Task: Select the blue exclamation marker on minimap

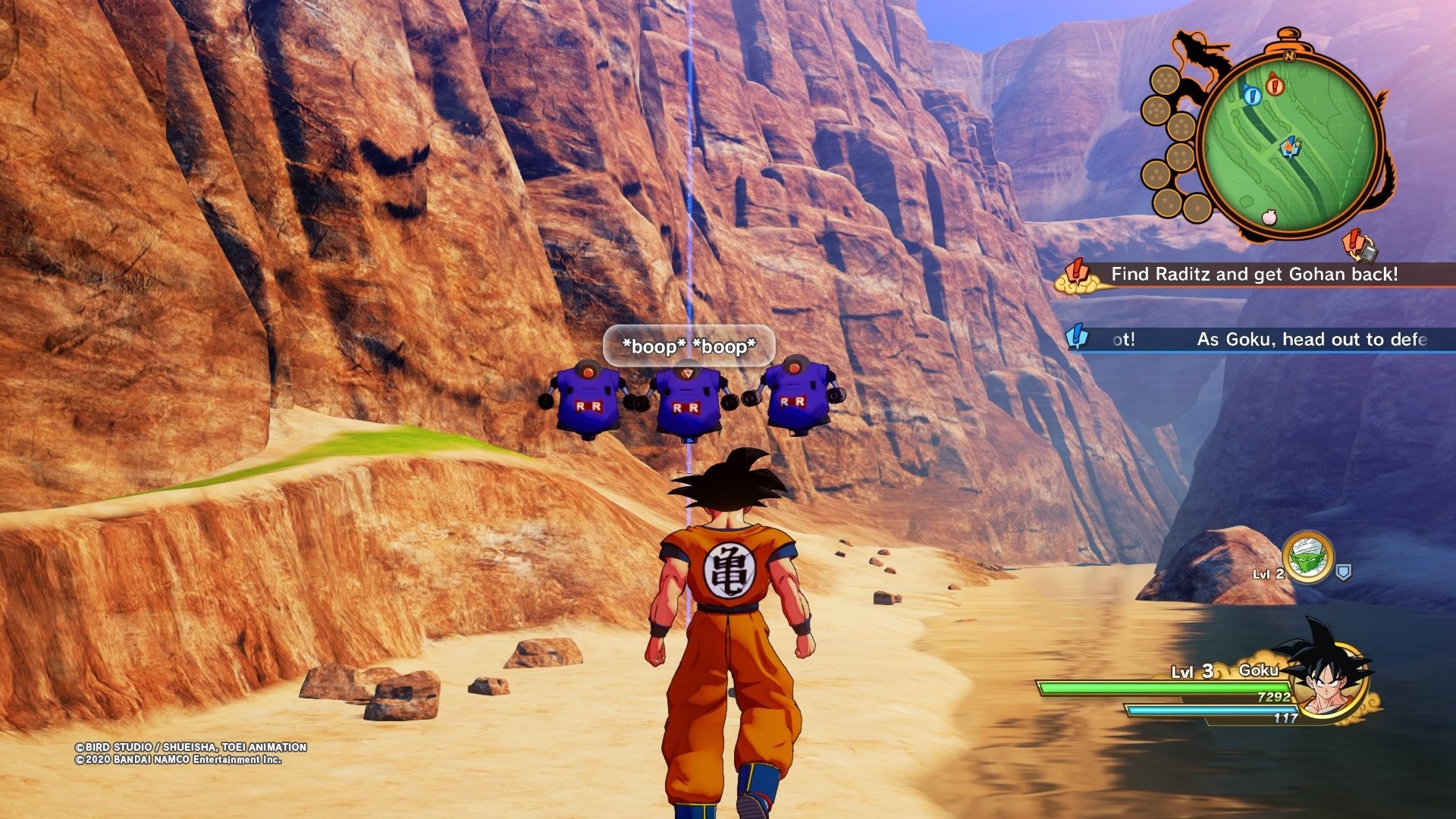Action: 1251,95
